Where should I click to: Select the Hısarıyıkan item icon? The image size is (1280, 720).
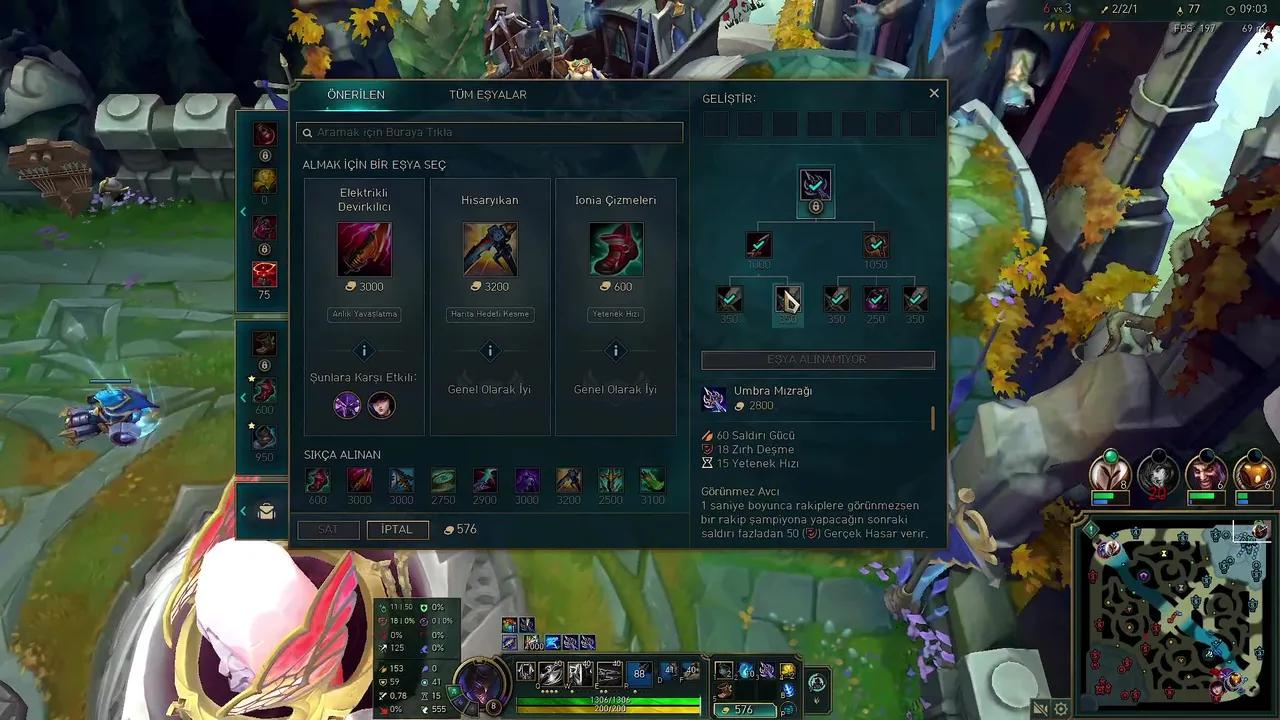pyautogui.click(x=490, y=249)
